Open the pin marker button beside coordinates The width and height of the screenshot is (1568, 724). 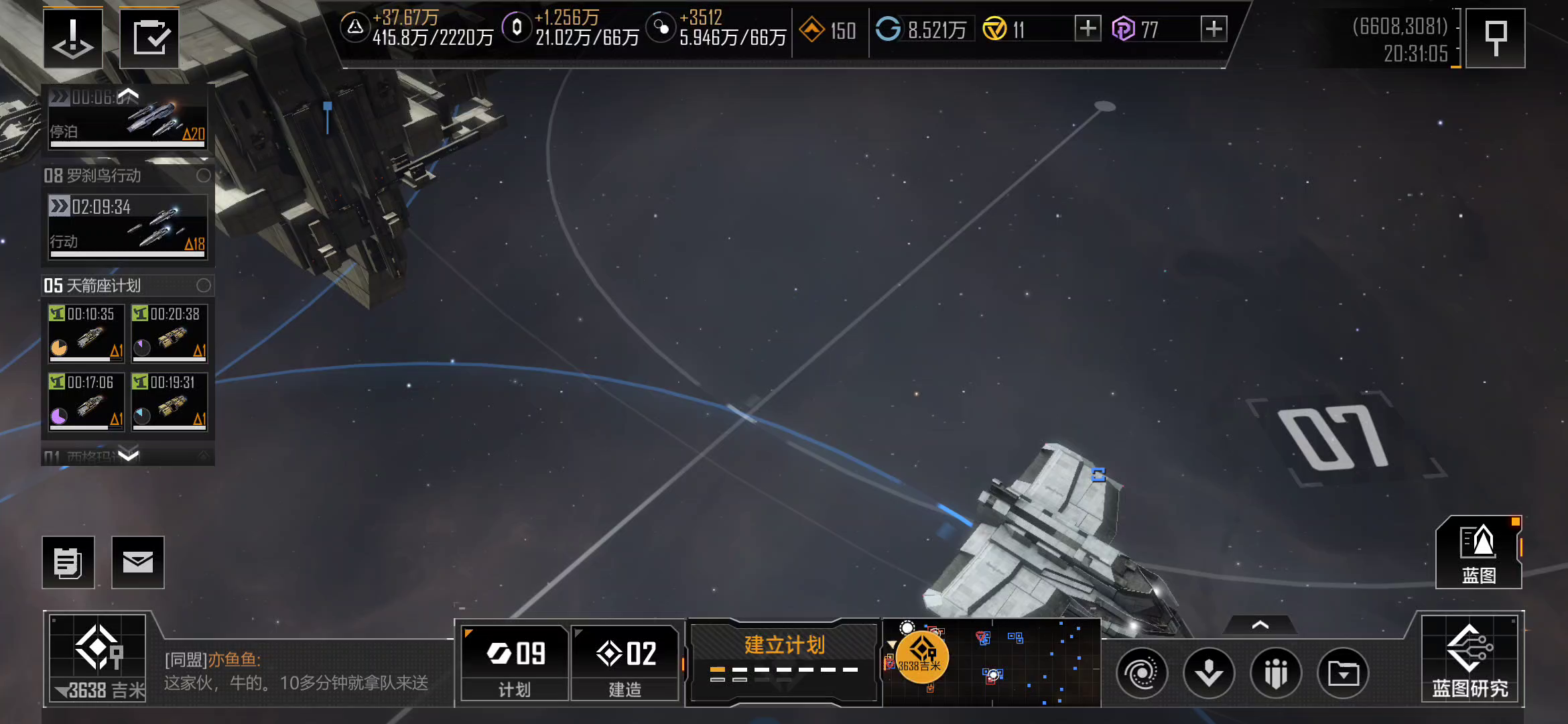[x=1495, y=38]
